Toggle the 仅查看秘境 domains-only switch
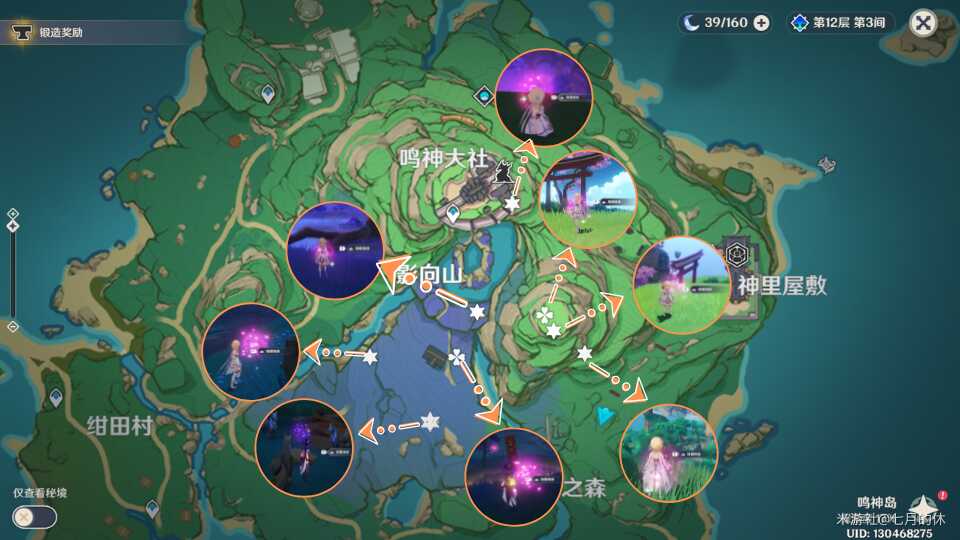960x540 pixels. (34, 517)
